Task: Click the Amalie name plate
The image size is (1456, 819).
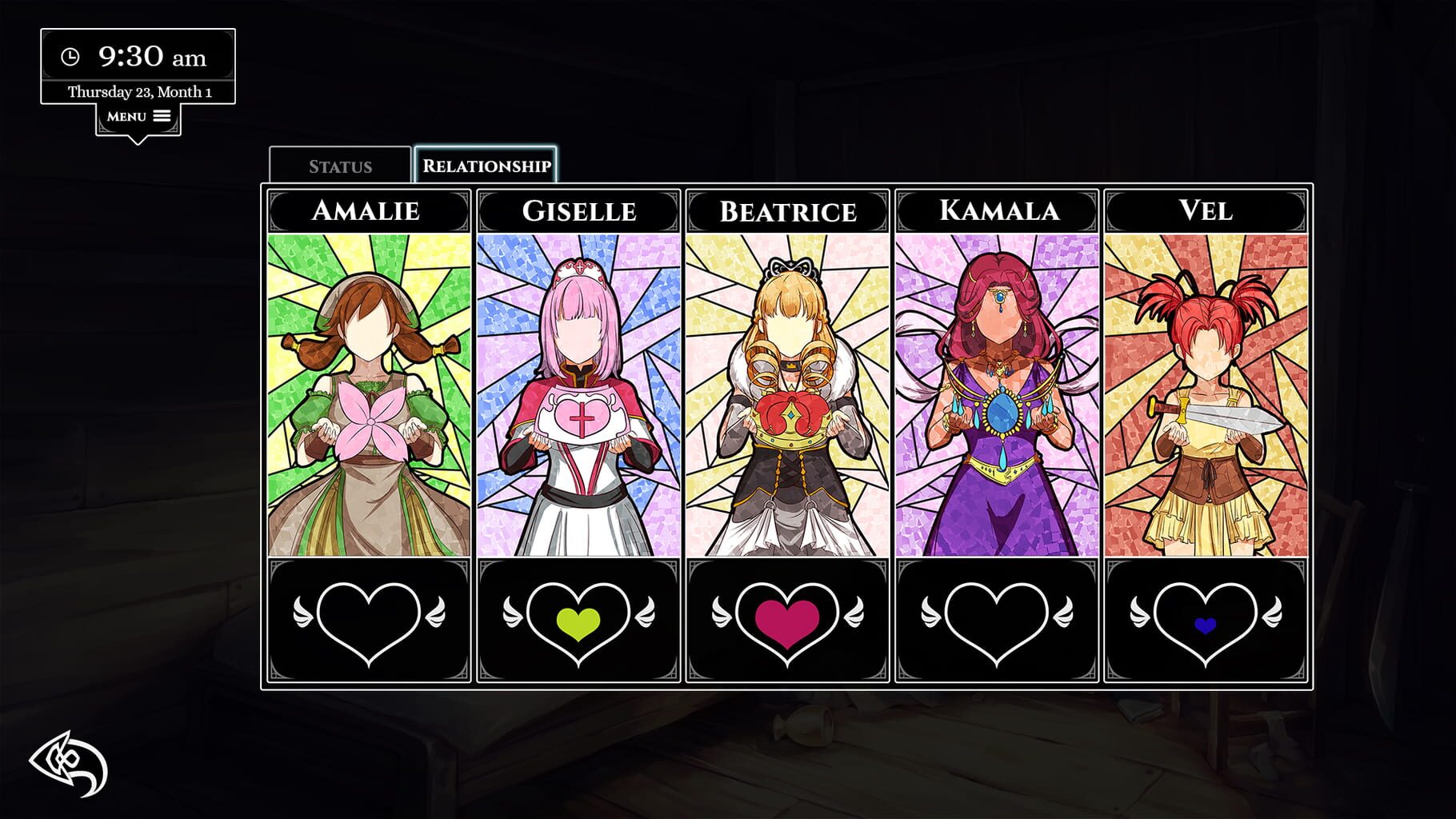Action: 368,212
